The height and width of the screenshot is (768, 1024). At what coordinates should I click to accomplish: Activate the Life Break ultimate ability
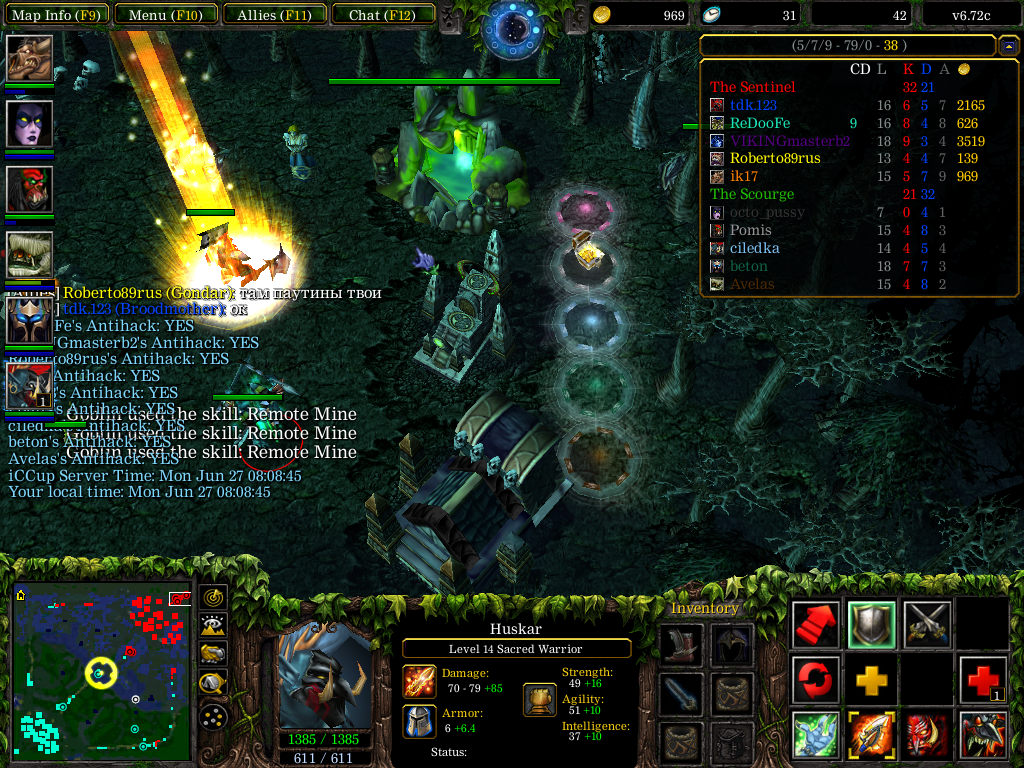tap(982, 735)
